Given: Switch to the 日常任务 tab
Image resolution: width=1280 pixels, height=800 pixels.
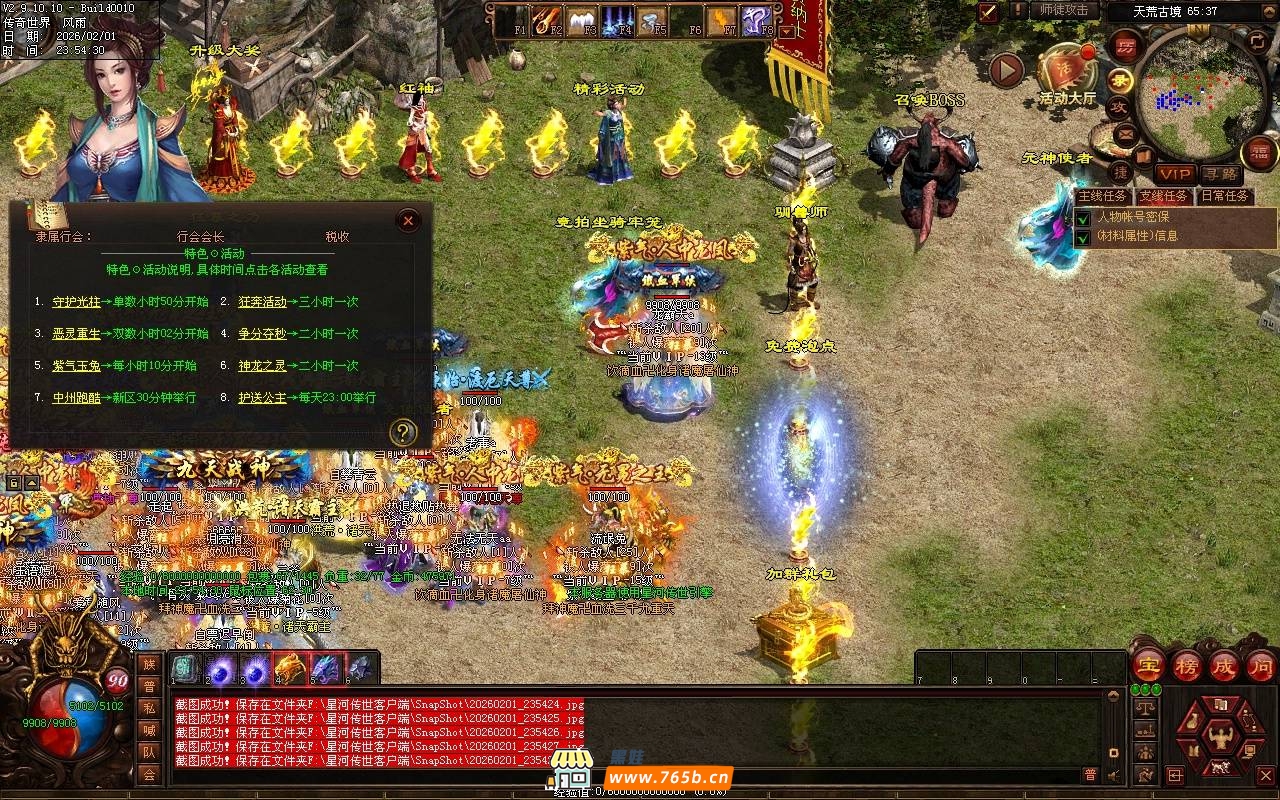Looking at the screenshot, I should pyautogui.click(x=1224, y=196).
